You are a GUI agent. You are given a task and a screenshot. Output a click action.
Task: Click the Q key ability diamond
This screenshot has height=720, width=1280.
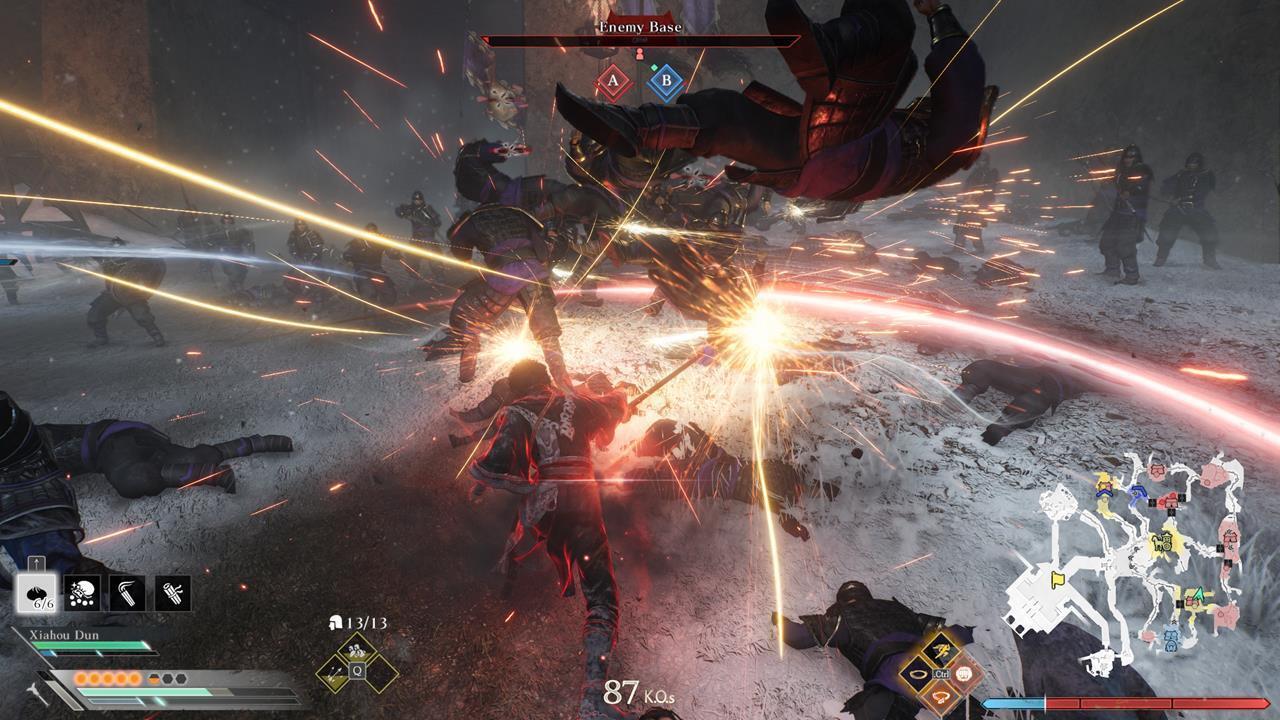click(x=357, y=670)
